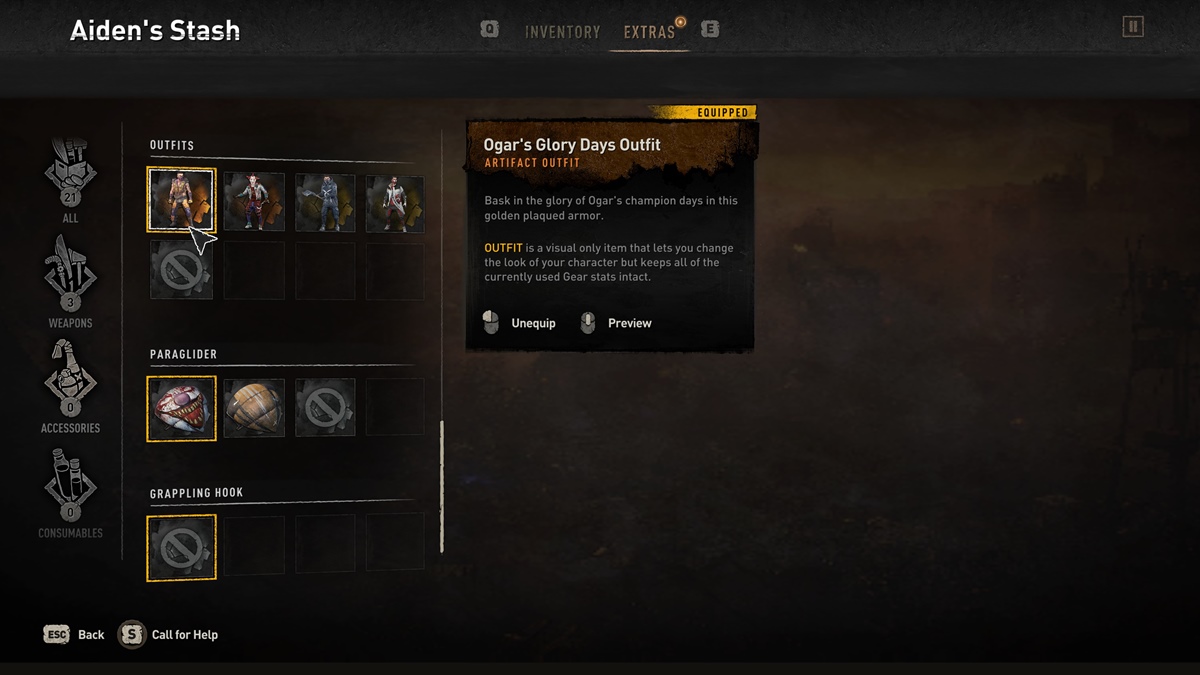Open the Extras tab

(649, 32)
